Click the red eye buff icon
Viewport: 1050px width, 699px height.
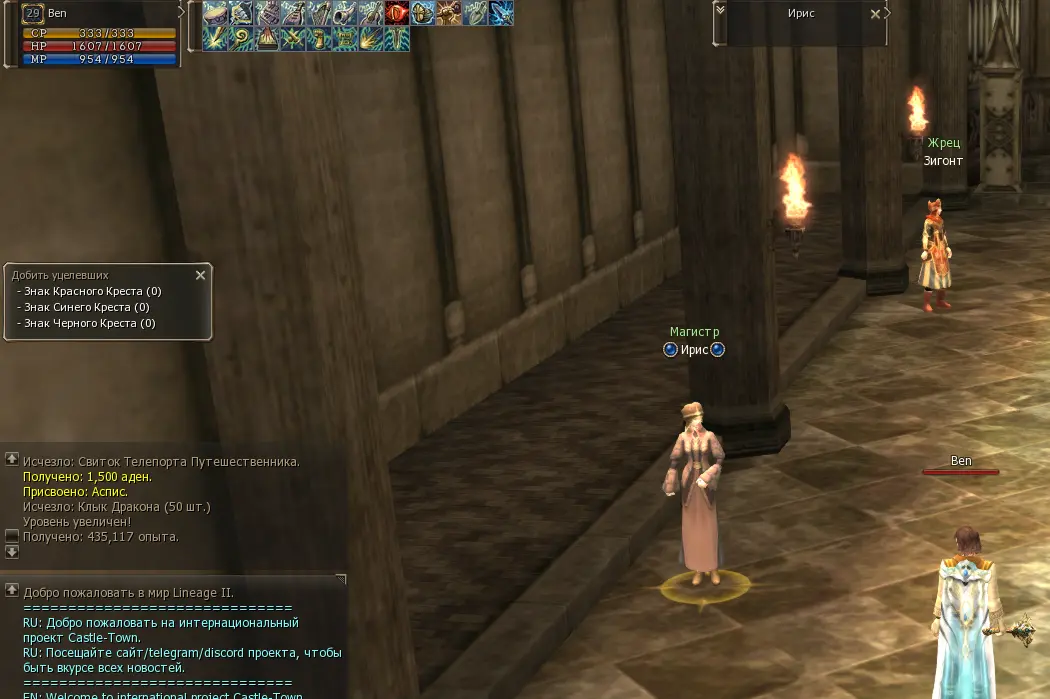397,13
